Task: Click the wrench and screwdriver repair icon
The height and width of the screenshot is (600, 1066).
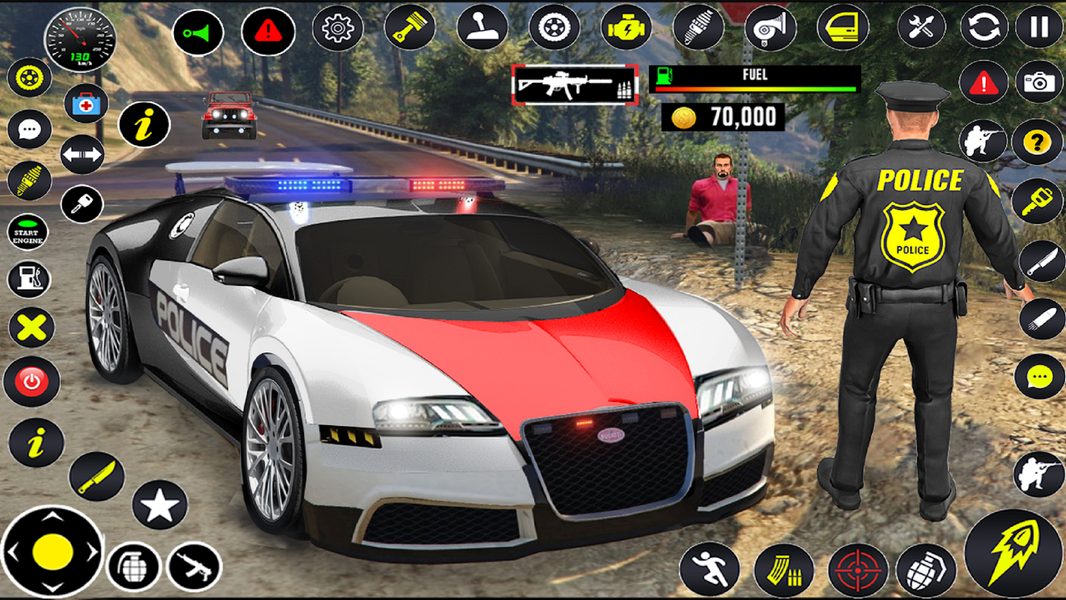Action: coord(921,27)
